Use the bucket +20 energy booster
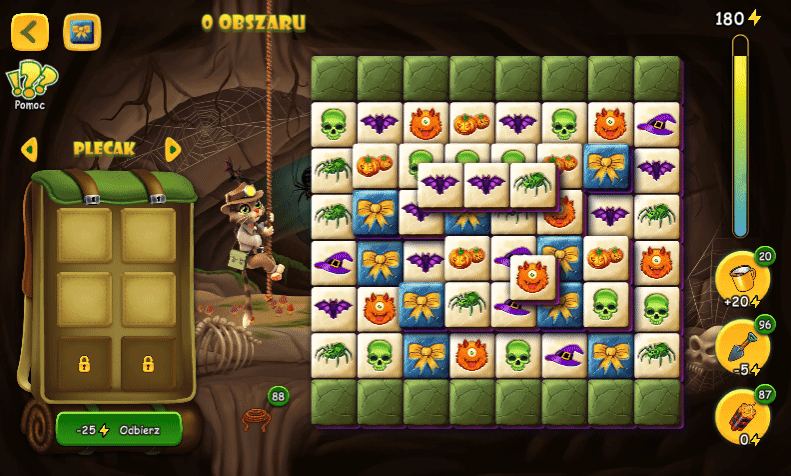The width and height of the screenshot is (791, 476). tap(741, 278)
